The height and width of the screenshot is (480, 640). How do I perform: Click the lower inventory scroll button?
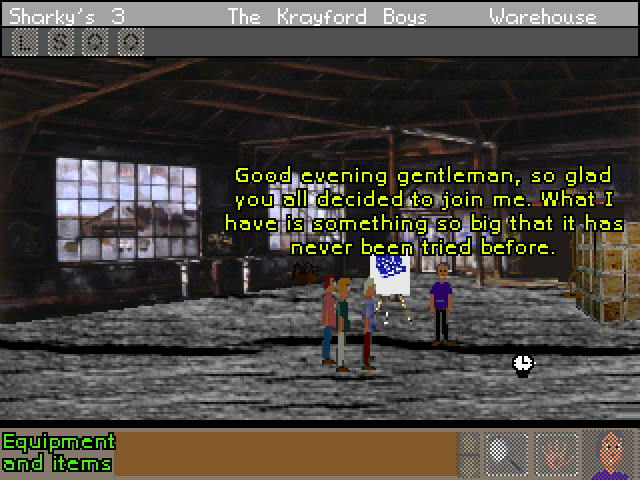[469, 465]
